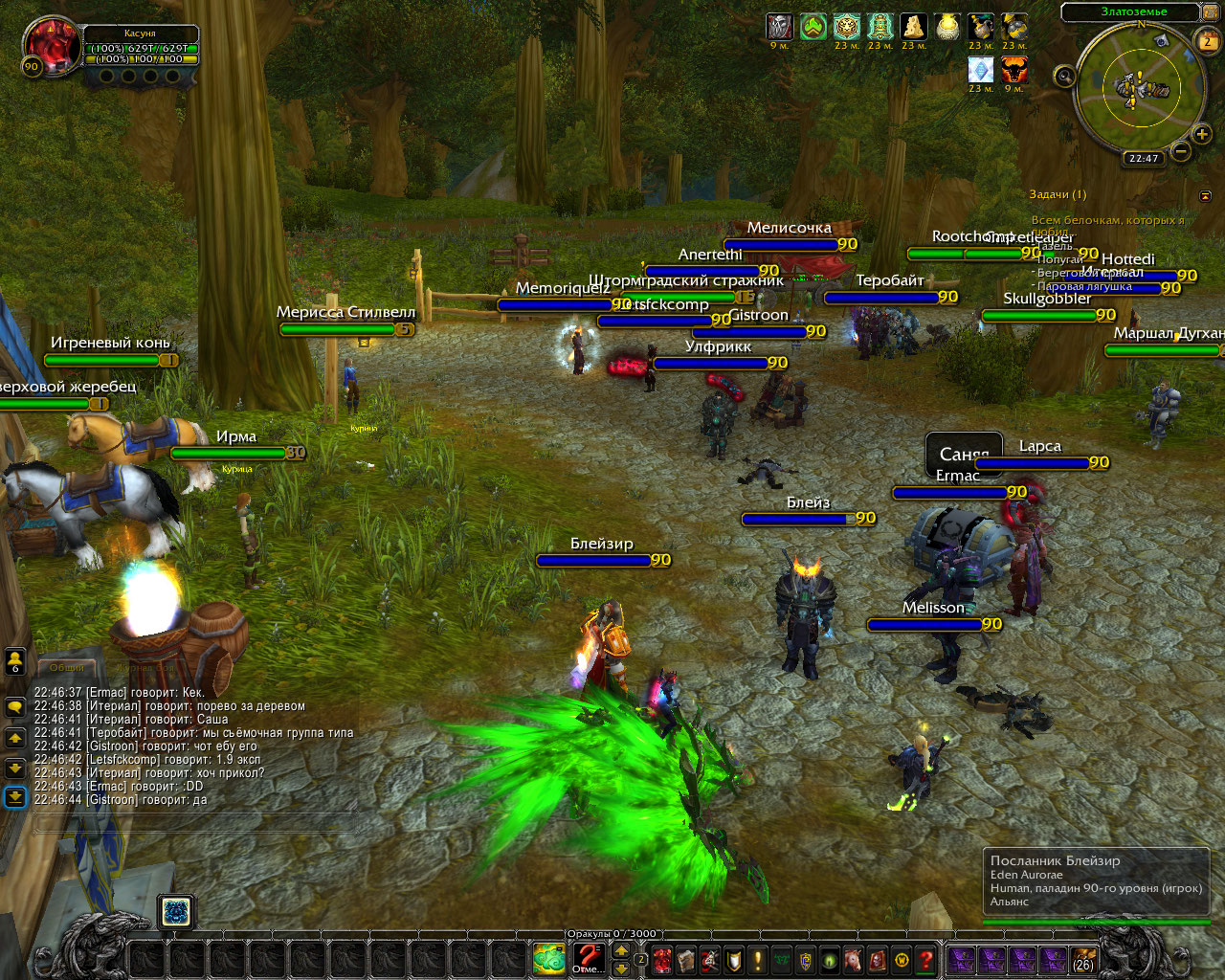
Task: Toggle the minimap tracking magnifier button
Action: (x=1063, y=77)
